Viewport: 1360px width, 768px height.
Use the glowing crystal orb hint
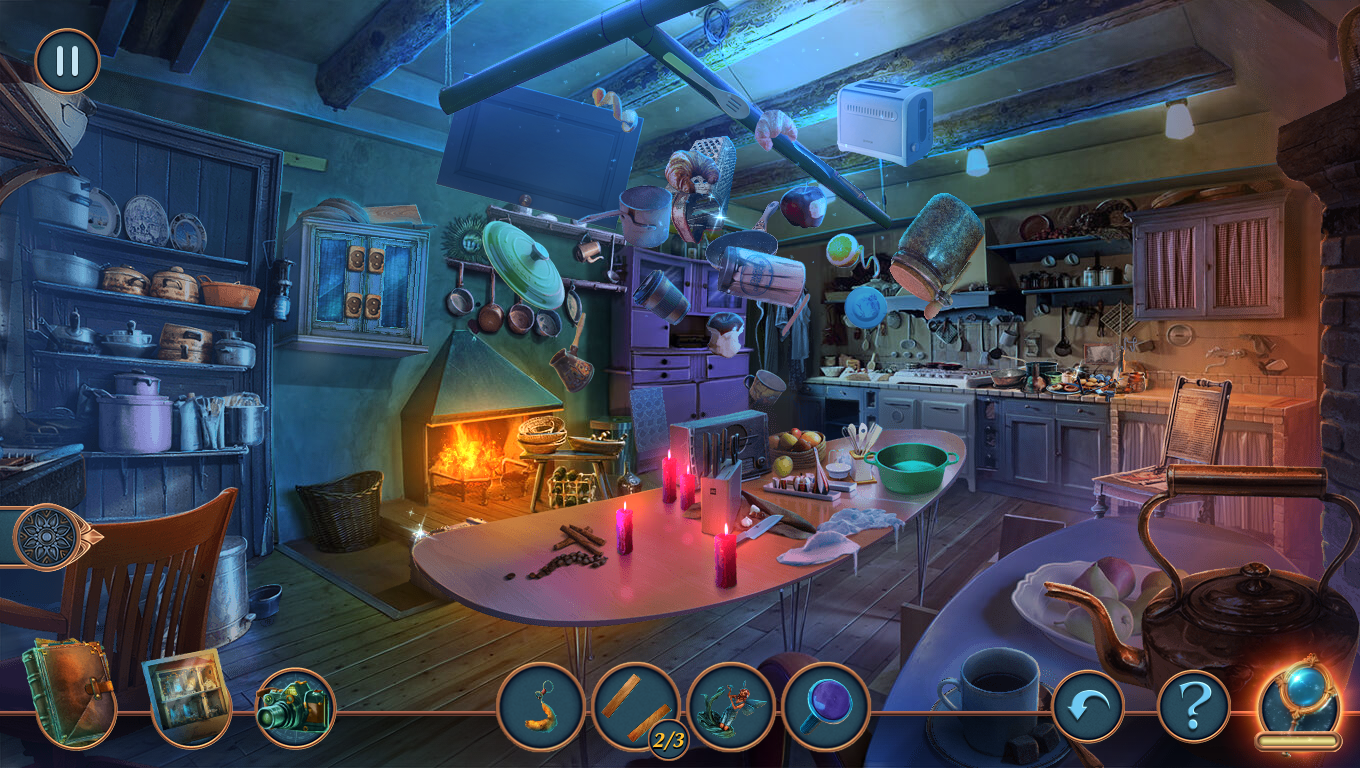click(1298, 699)
